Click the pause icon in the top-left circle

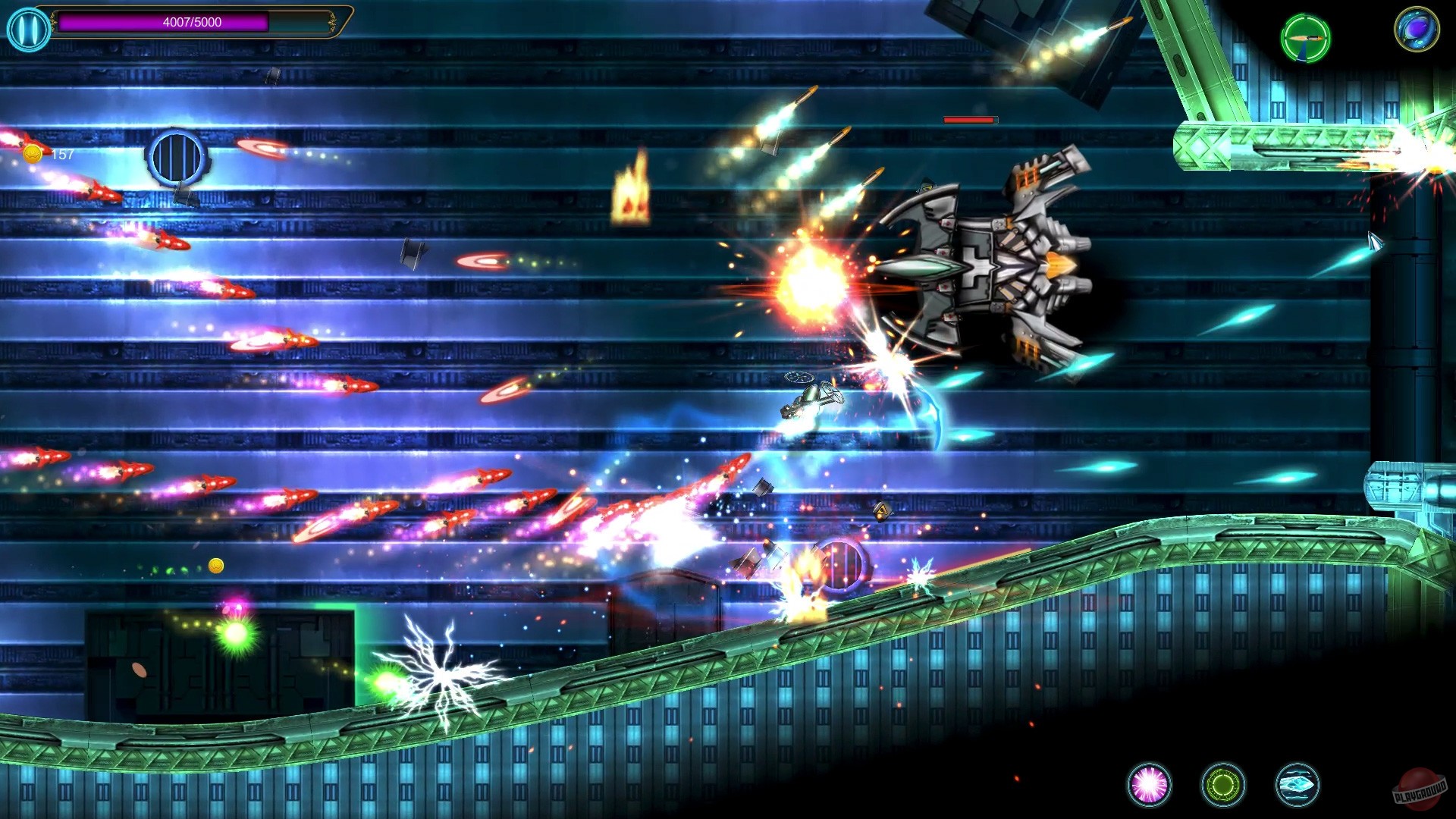coord(28,29)
